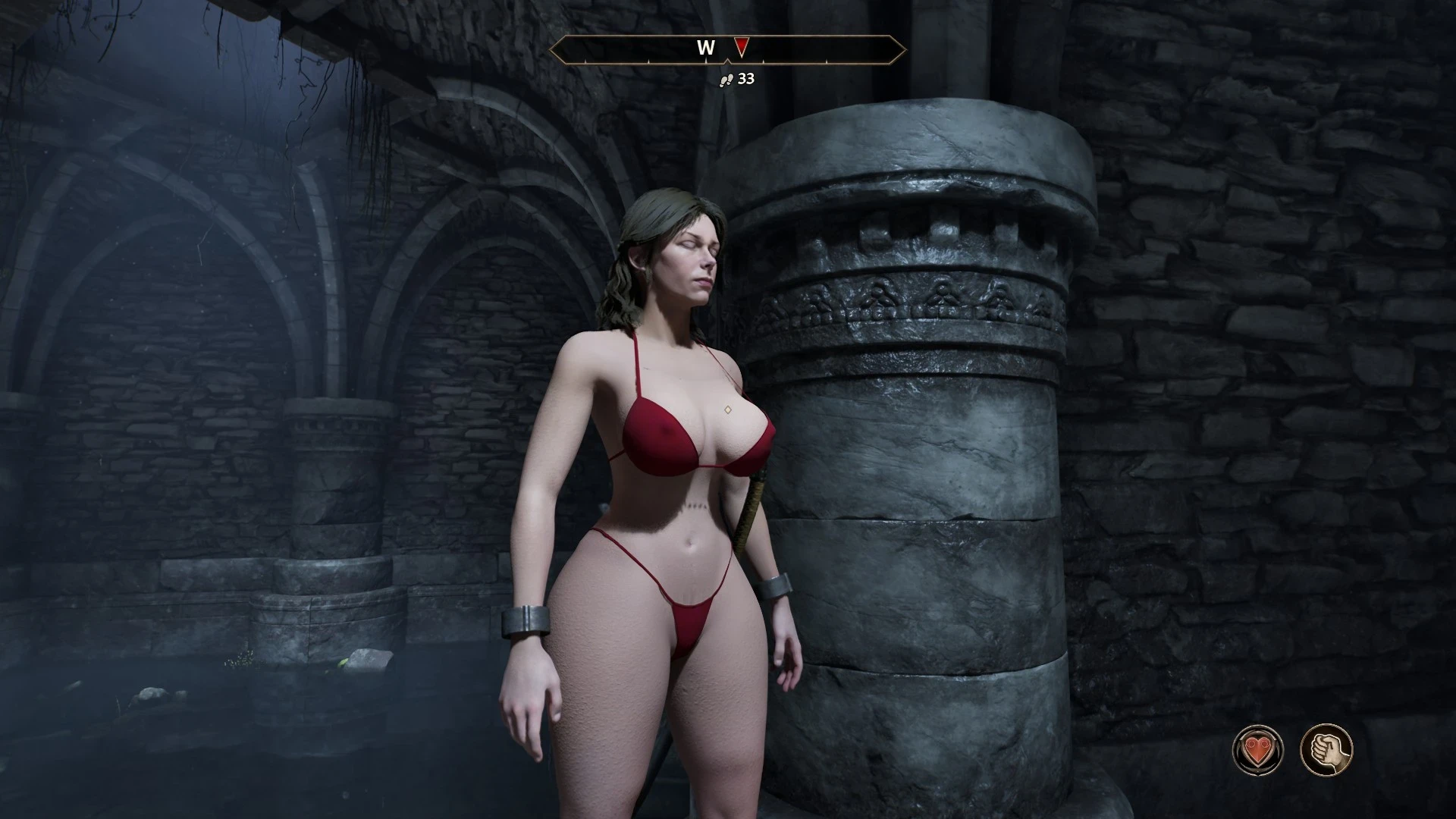Click the number 33 beside the footsteps
The height and width of the screenshot is (819, 1456).
[745, 80]
